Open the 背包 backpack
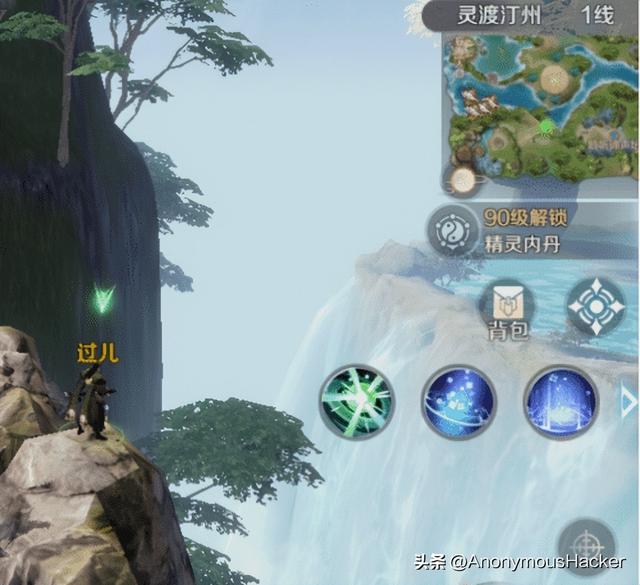The image size is (640, 585). coord(507,309)
